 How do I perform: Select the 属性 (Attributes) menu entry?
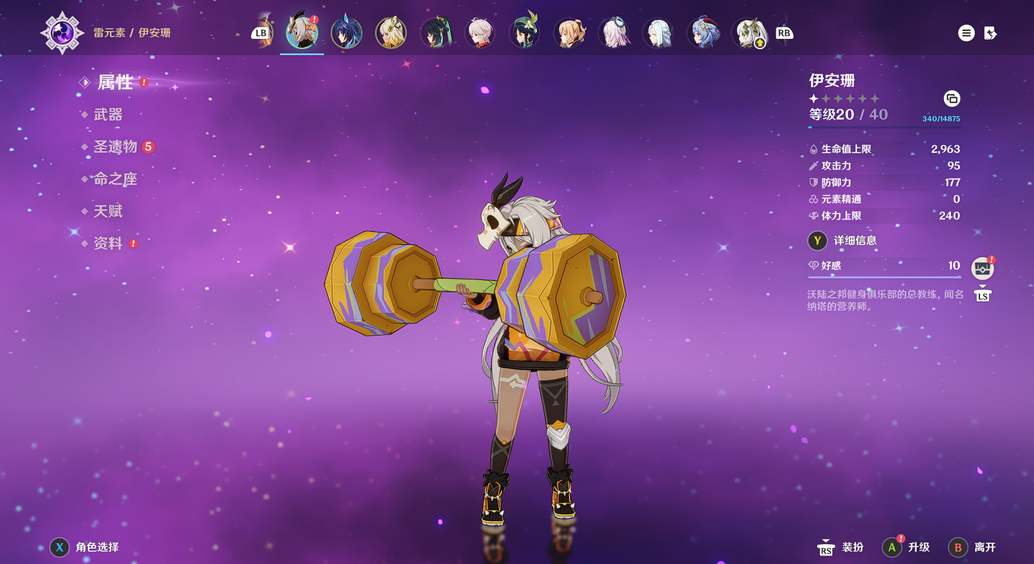[114, 83]
